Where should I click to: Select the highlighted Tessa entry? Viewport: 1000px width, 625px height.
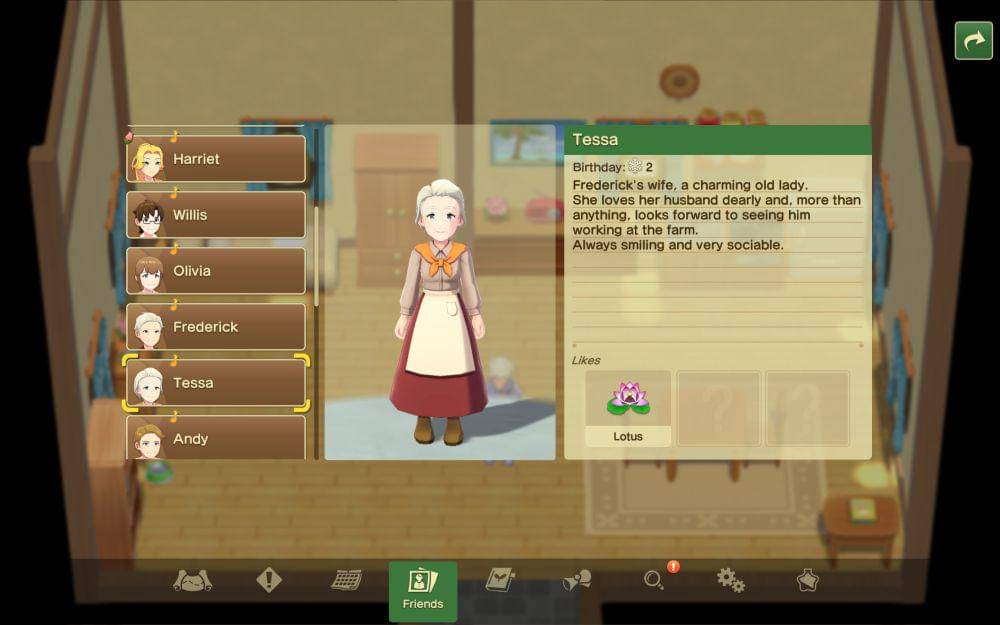coord(216,383)
